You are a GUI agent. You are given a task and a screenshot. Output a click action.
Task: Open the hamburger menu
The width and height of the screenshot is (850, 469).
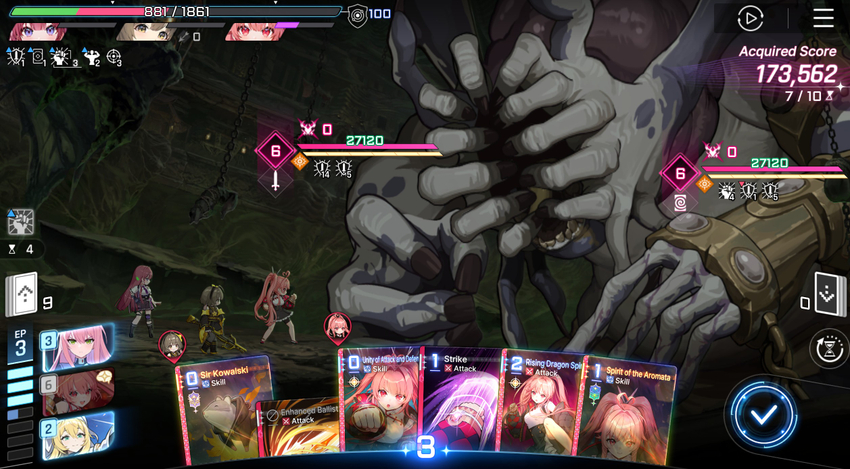coord(823,18)
